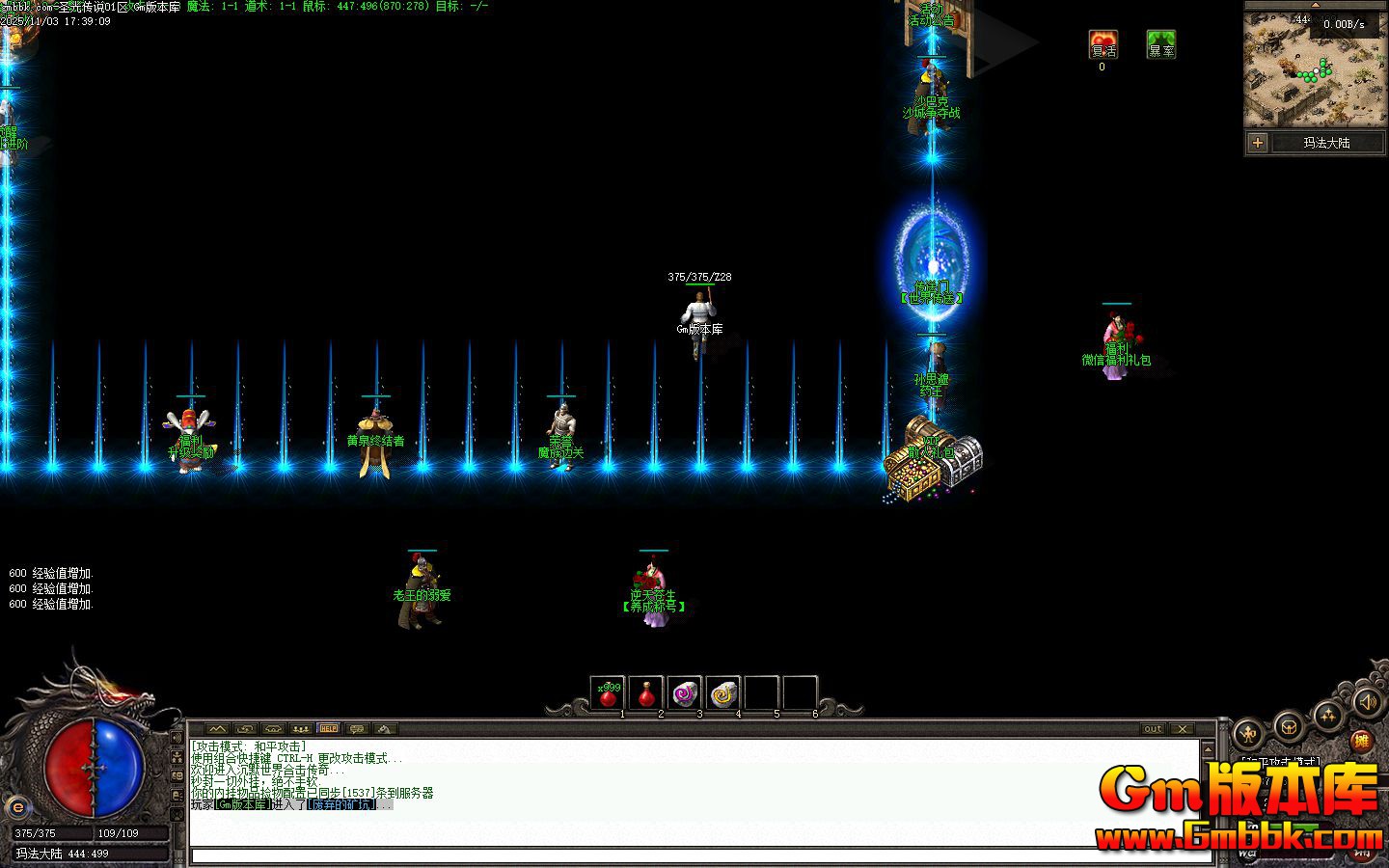
Task: Click the purple gem in hotbar slot 3
Action: pos(684,692)
